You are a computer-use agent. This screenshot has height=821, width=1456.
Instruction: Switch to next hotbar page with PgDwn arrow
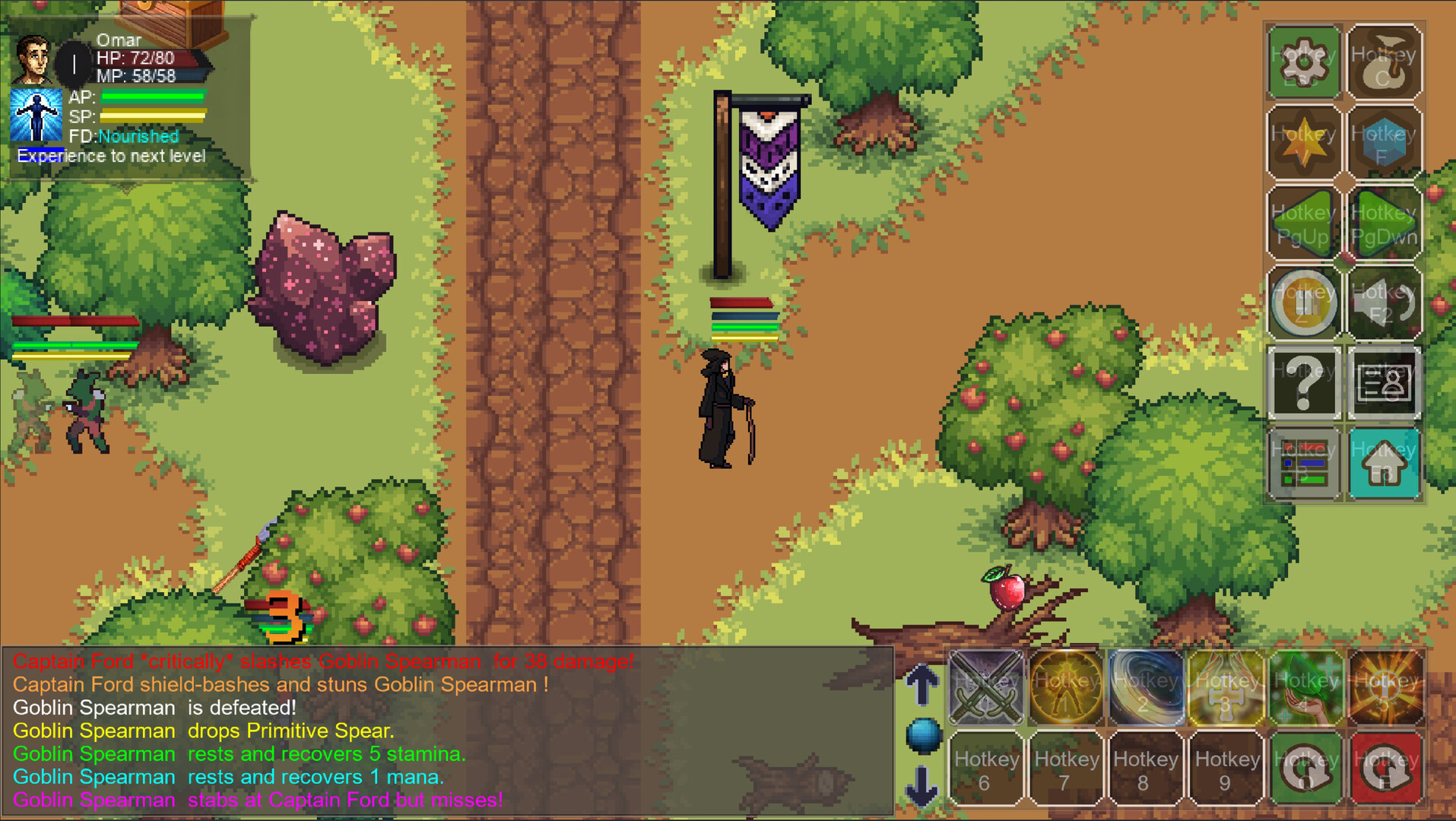point(1385,223)
